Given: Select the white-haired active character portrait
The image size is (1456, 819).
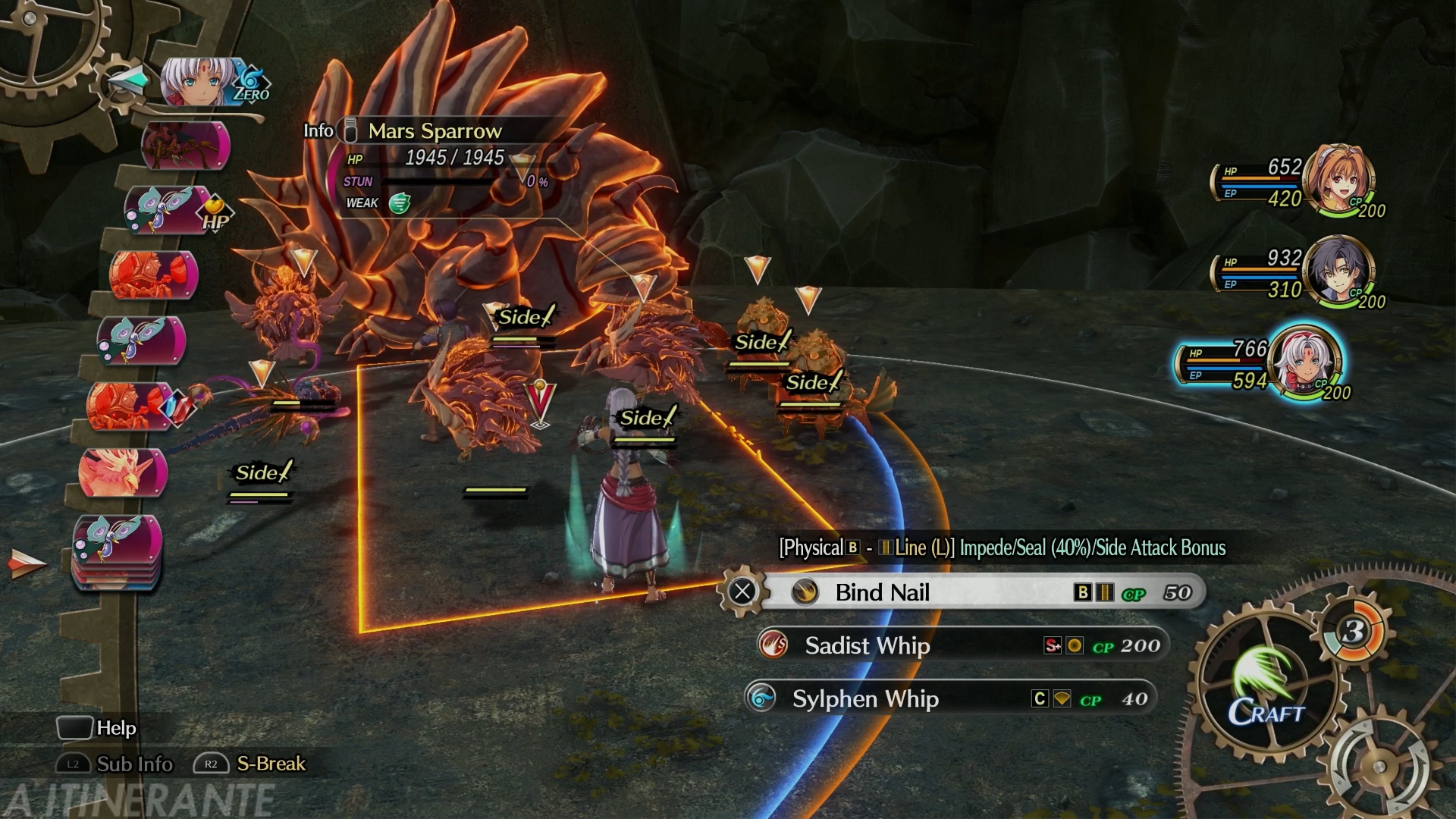Looking at the screenshot, I should [1304, 362].
